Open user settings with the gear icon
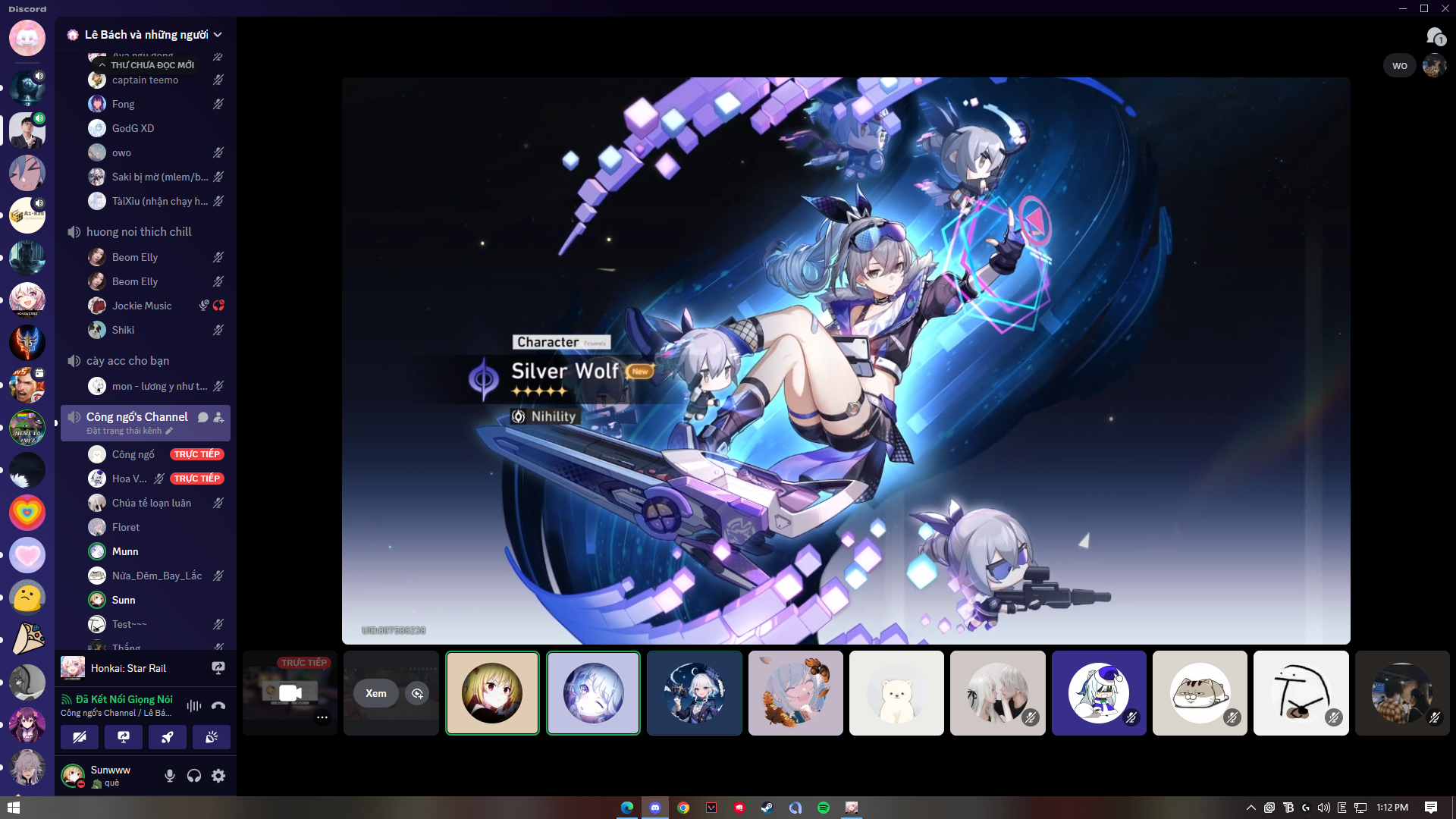1456x819 pixels. pyautogui.click(x=218, y=776)
